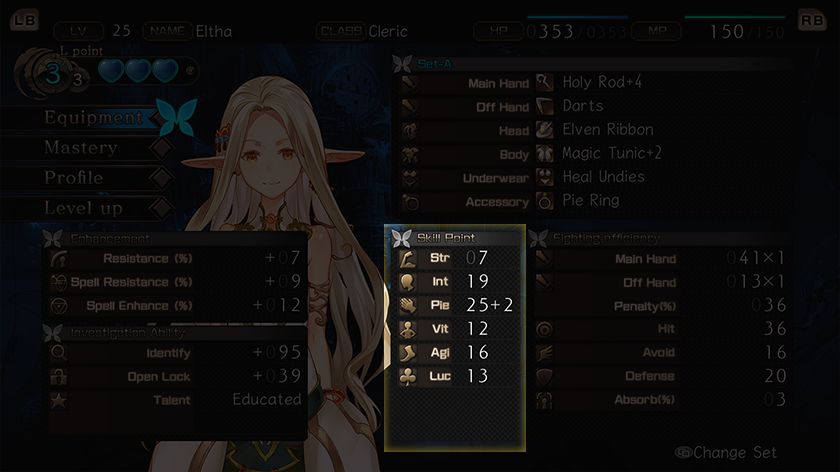Image resolution: width=840 pixels, height=472 pixels.
Task: Open the Profile menu entry
Action: pos(74,178)
